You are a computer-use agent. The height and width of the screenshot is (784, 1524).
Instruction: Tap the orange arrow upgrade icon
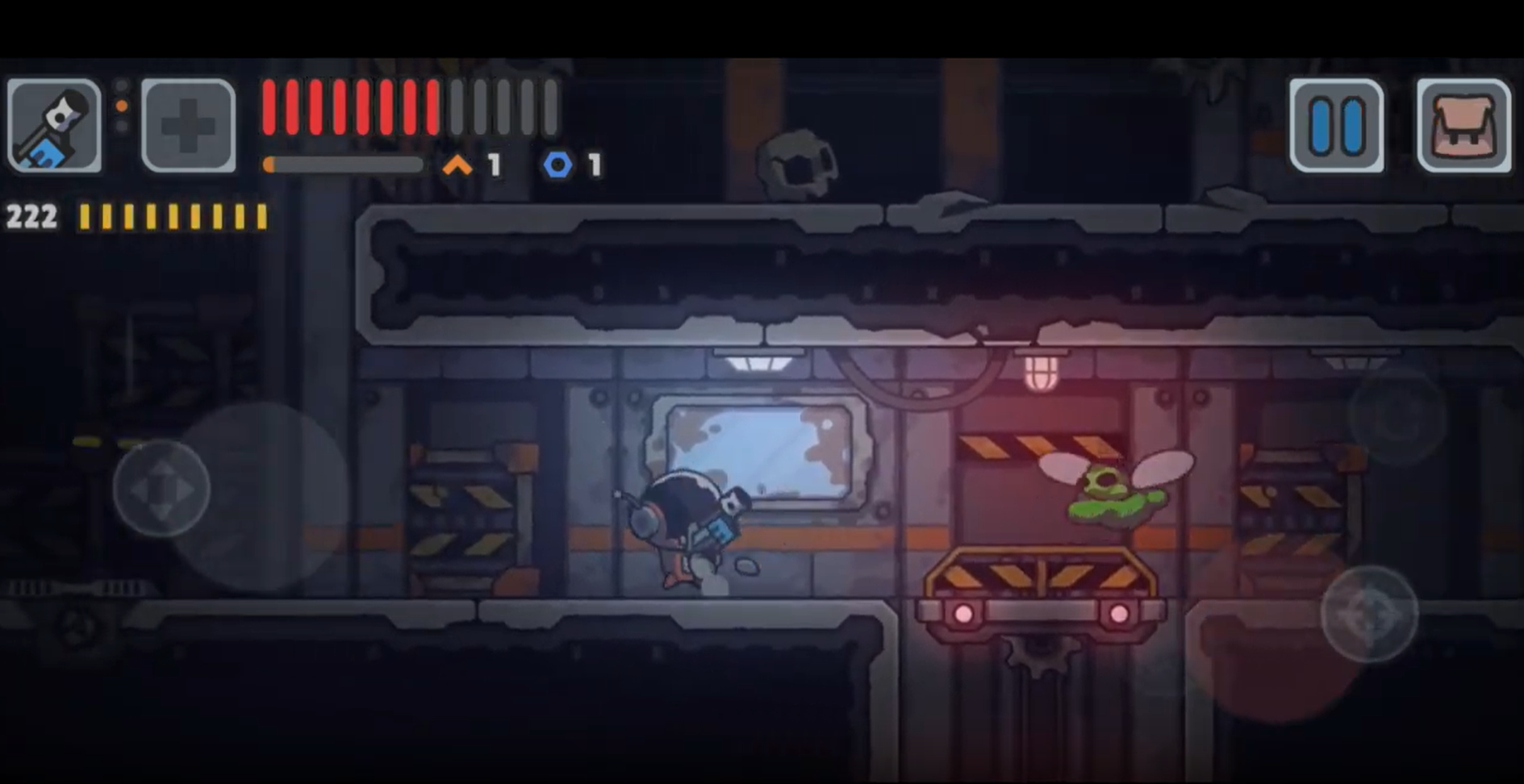coord(457,165)
